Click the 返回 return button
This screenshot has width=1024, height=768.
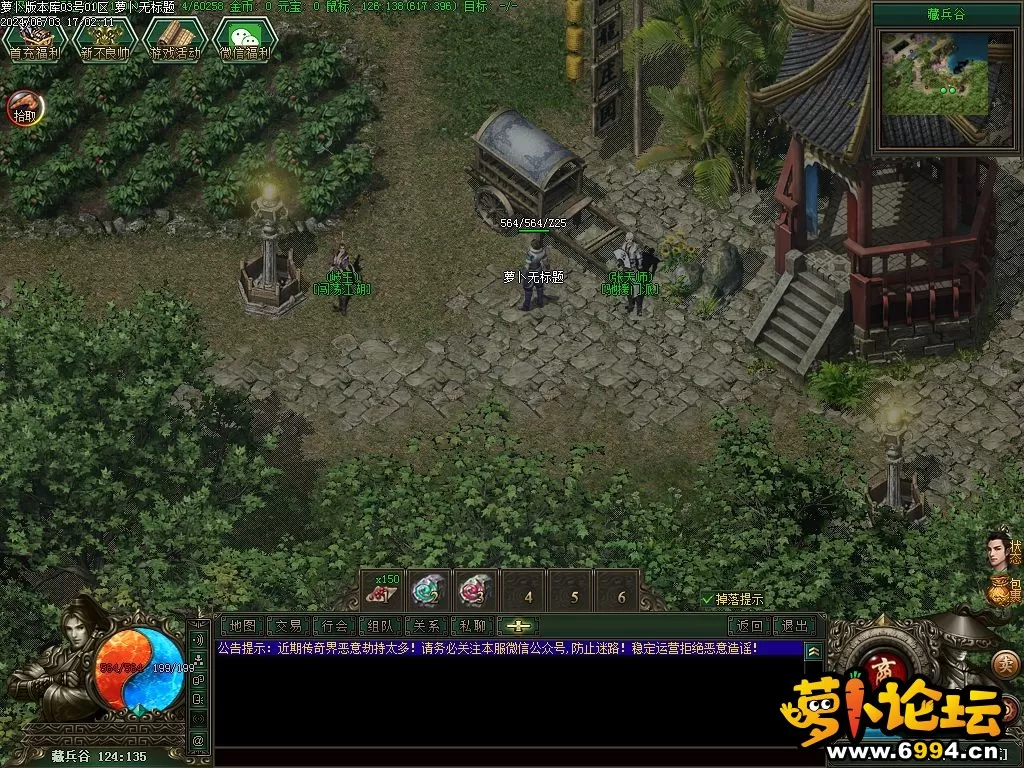[750, 626]
